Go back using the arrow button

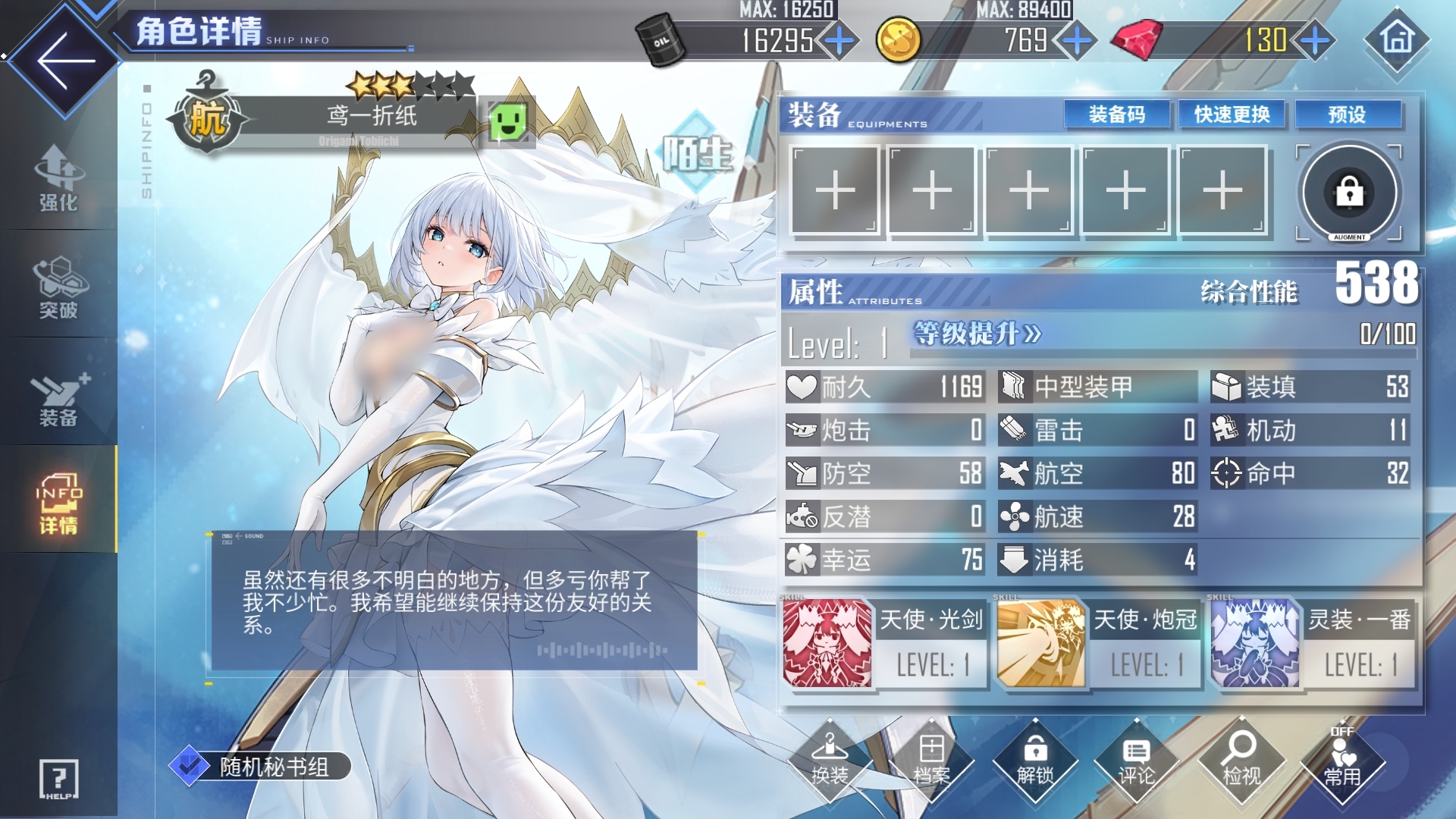(65, 61)
